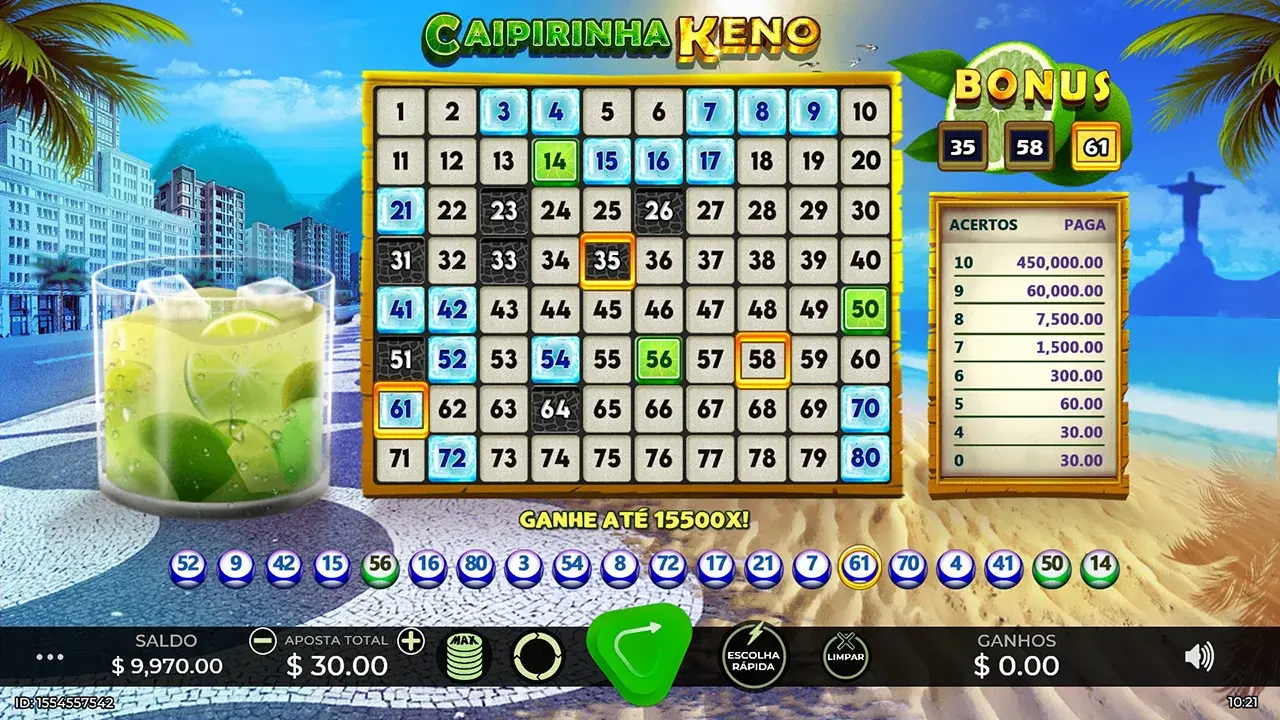Click the bonus number 61 tile

click(x=1095, y=146)
